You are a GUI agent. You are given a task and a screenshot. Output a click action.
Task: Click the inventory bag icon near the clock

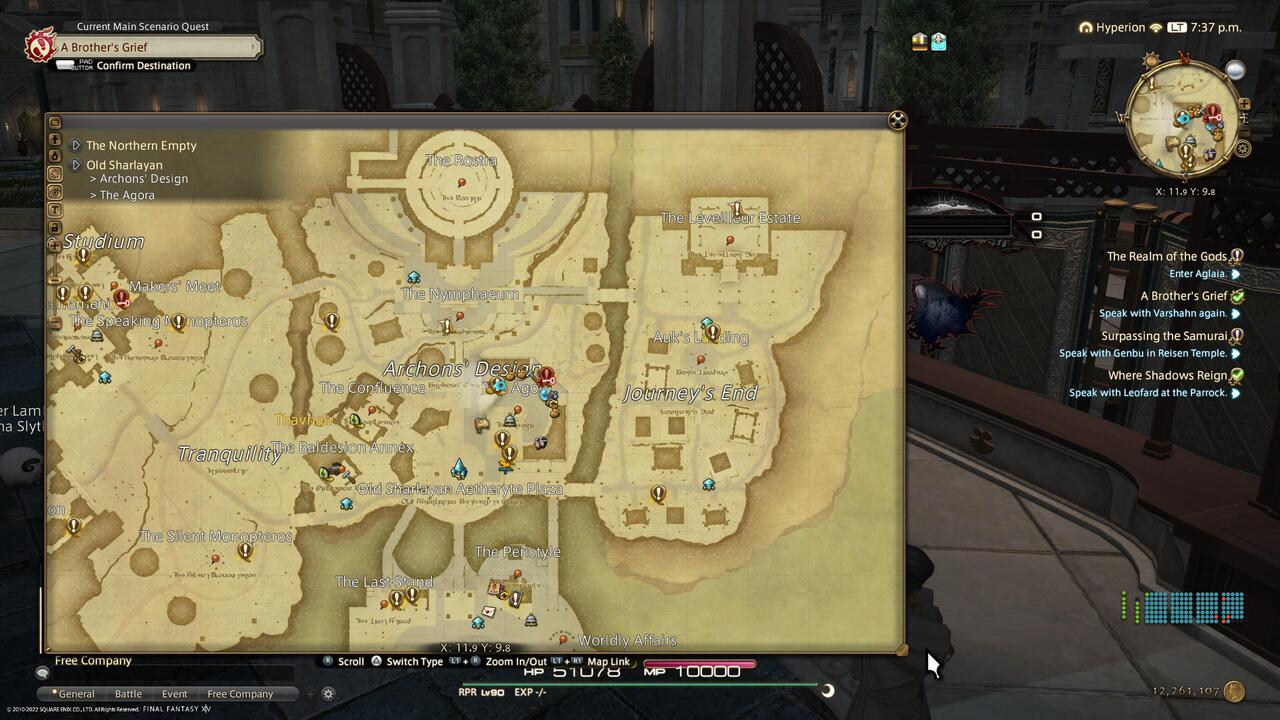pos(919,41)
